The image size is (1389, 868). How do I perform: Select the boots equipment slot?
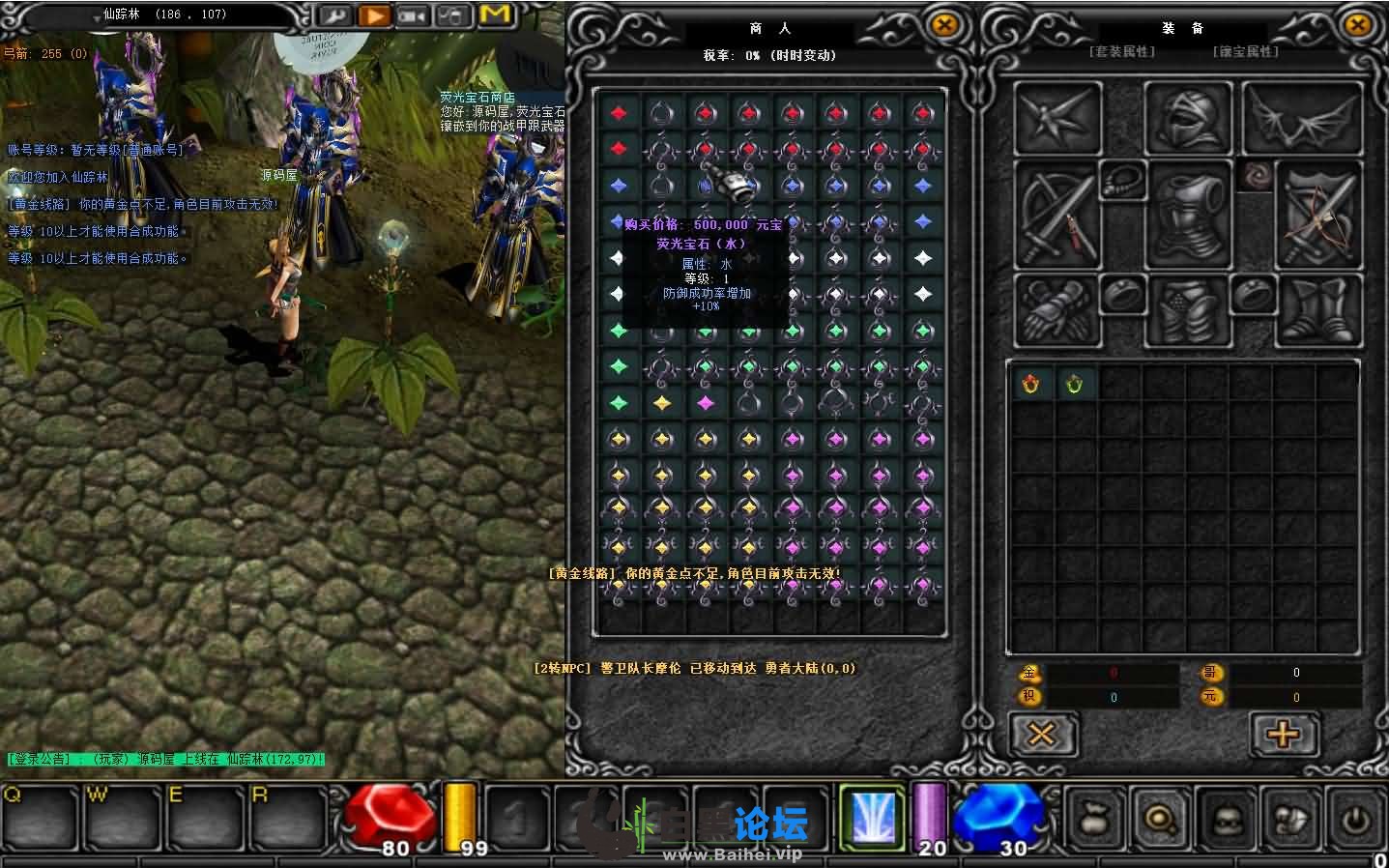1318,309
